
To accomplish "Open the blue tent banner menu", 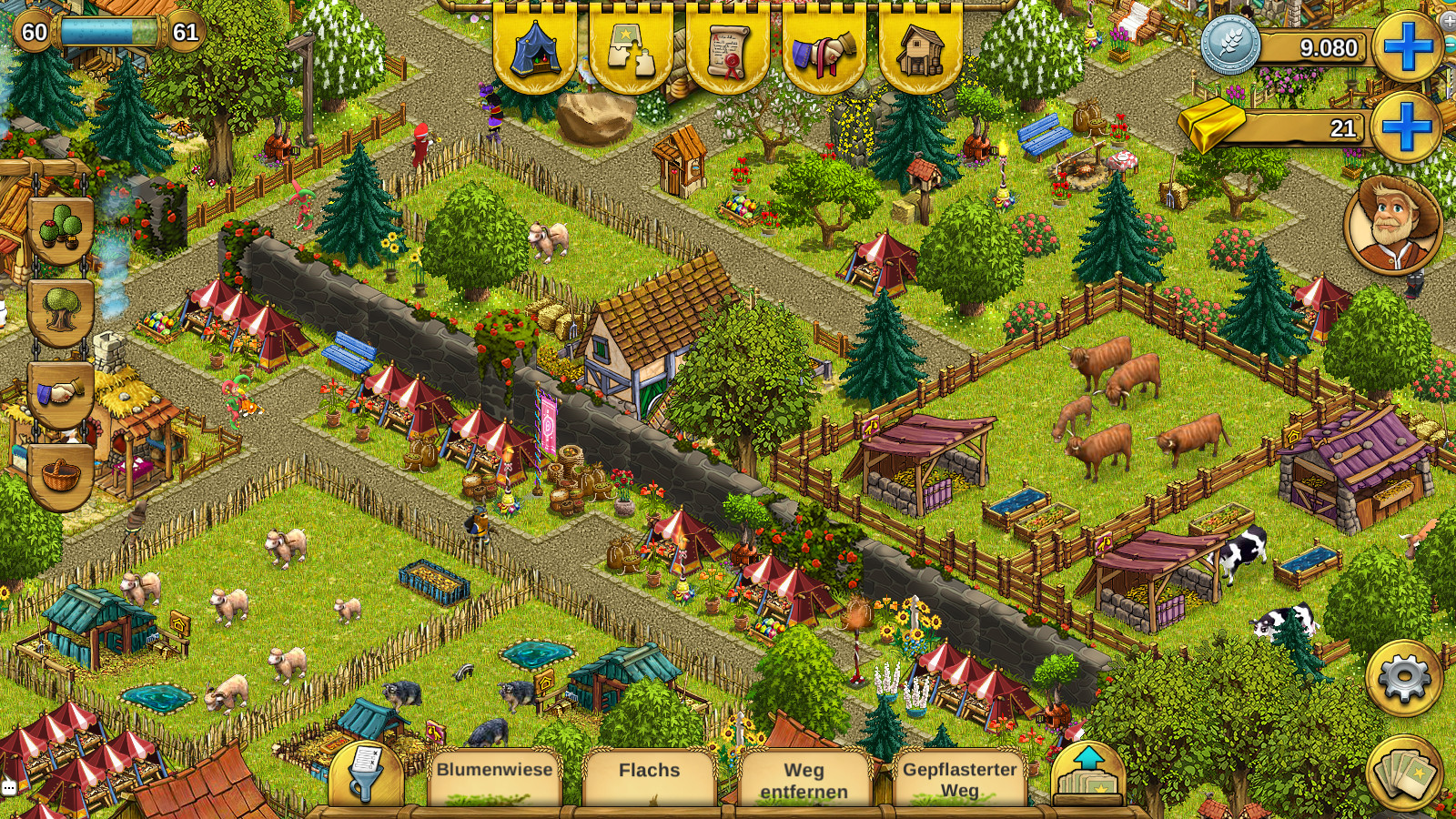I will pyautogui.click(x=534, y=47).
